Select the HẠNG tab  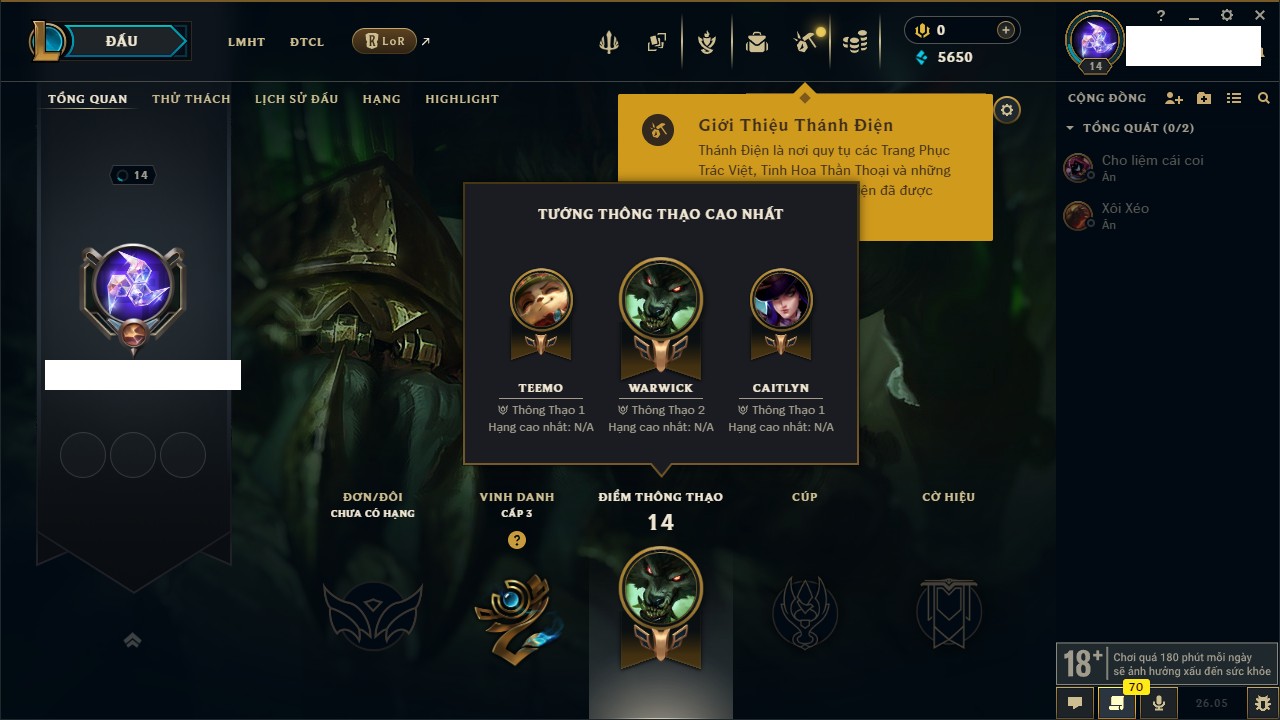(381, 99)
